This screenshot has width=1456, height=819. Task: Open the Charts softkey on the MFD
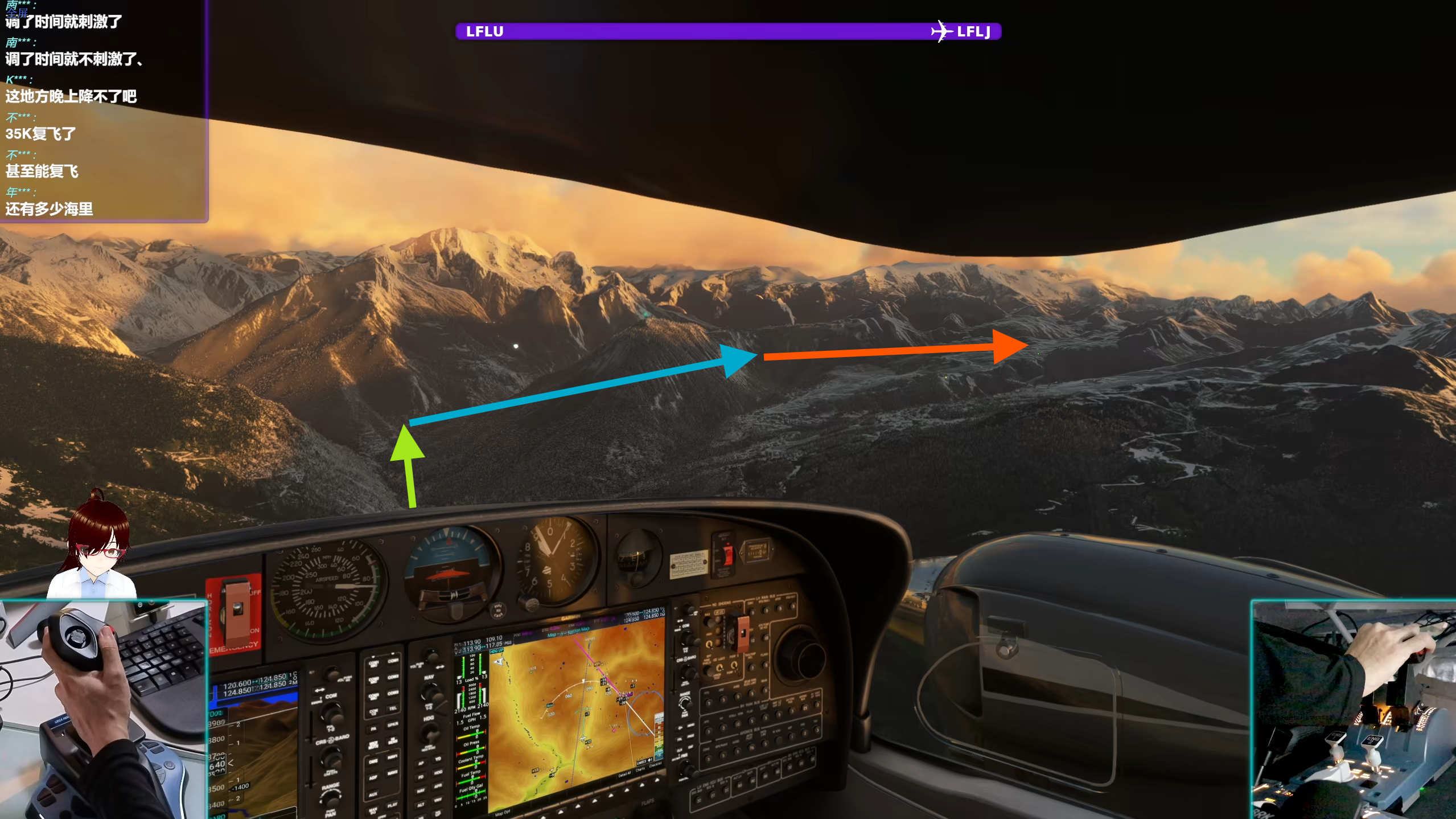click(x=640, y=771)
